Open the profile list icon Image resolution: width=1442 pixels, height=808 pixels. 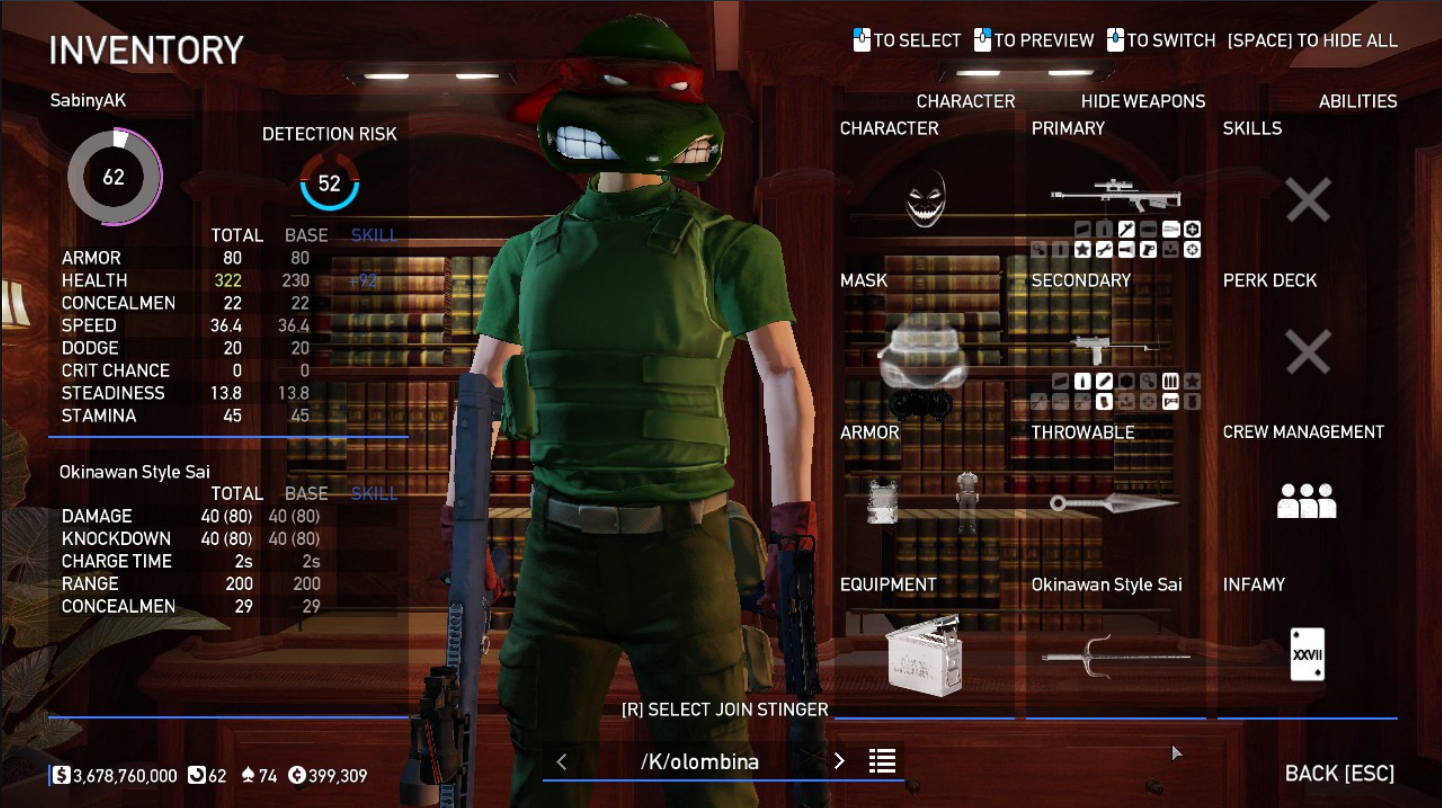[882, 762]
